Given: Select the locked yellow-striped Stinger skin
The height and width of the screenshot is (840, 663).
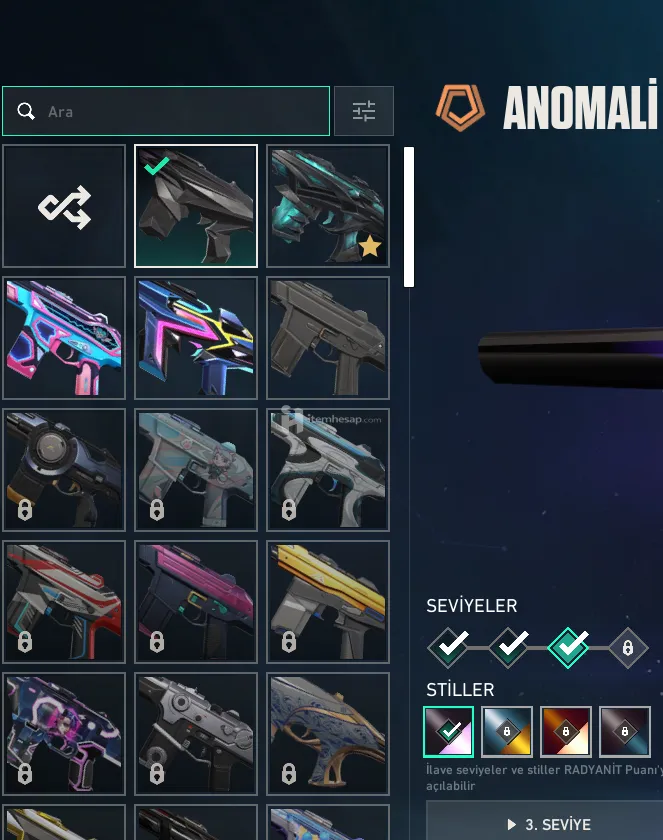Looking at the screenshot, I should pos(328,602).
